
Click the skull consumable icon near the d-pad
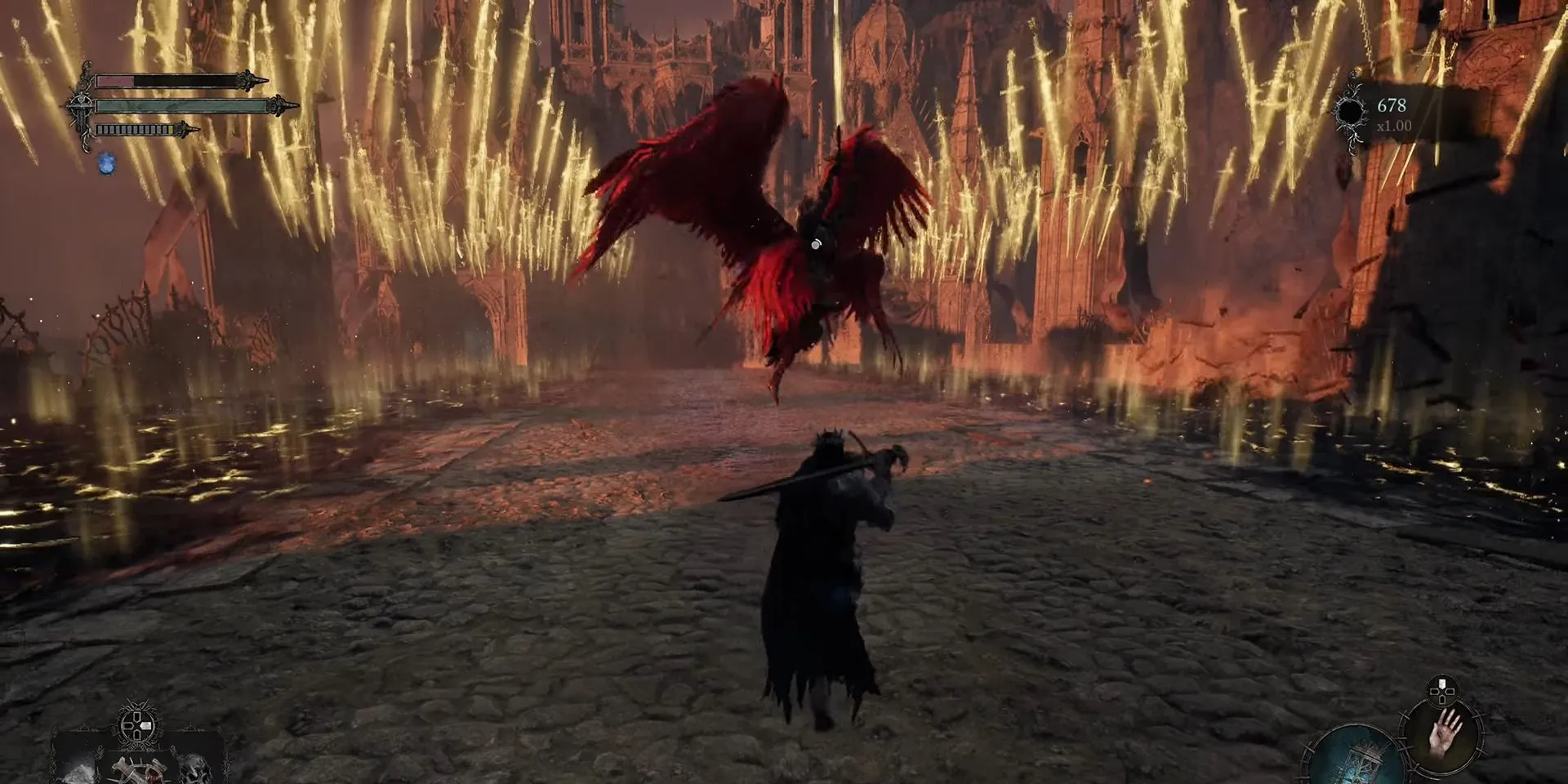coord(194,770)
